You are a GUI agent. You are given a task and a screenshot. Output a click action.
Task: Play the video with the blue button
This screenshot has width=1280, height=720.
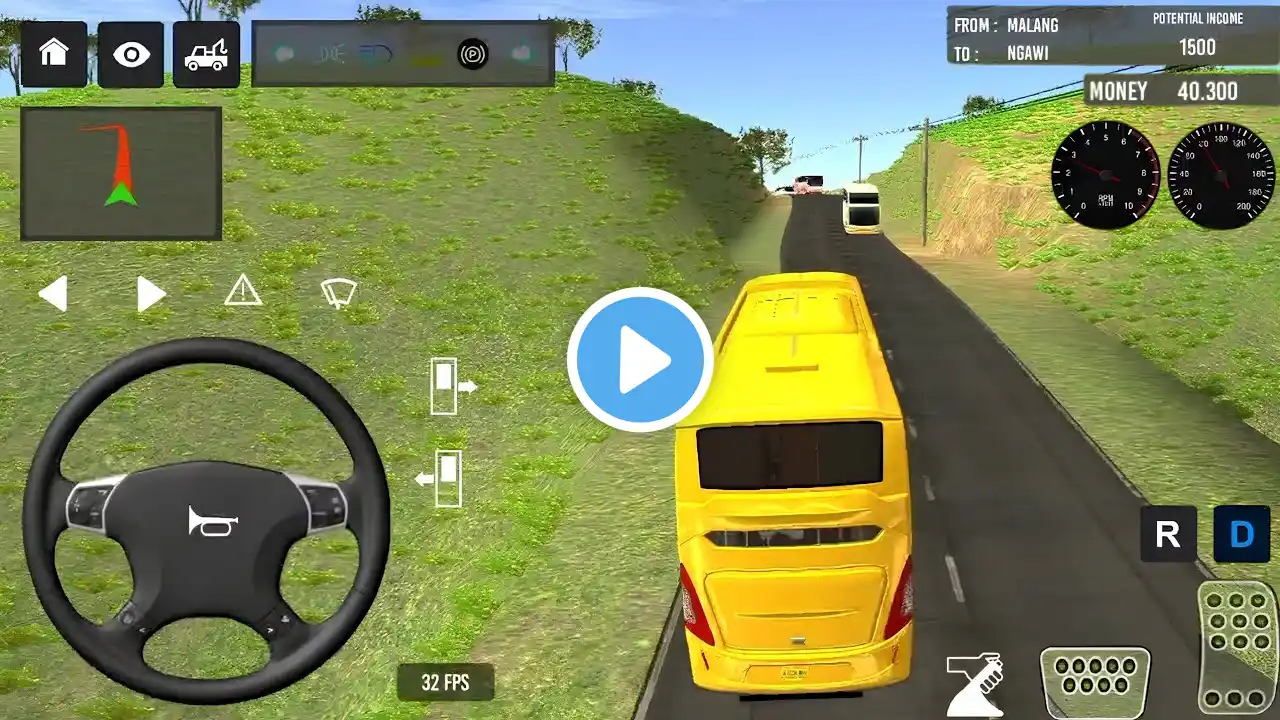pyautogui.click(x=640, y=360)
